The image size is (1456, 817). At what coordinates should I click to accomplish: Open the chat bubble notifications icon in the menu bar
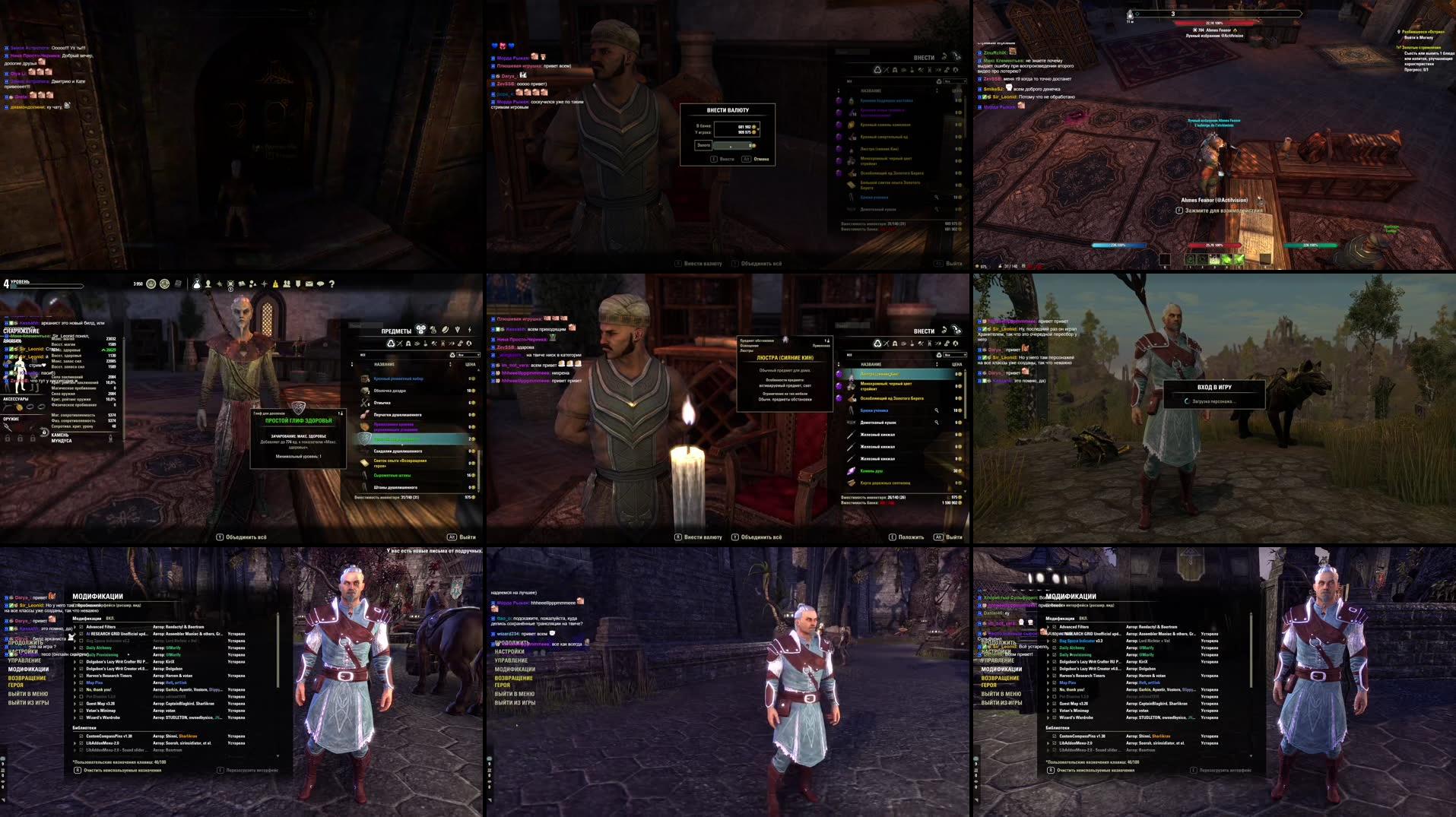(320, 284)
